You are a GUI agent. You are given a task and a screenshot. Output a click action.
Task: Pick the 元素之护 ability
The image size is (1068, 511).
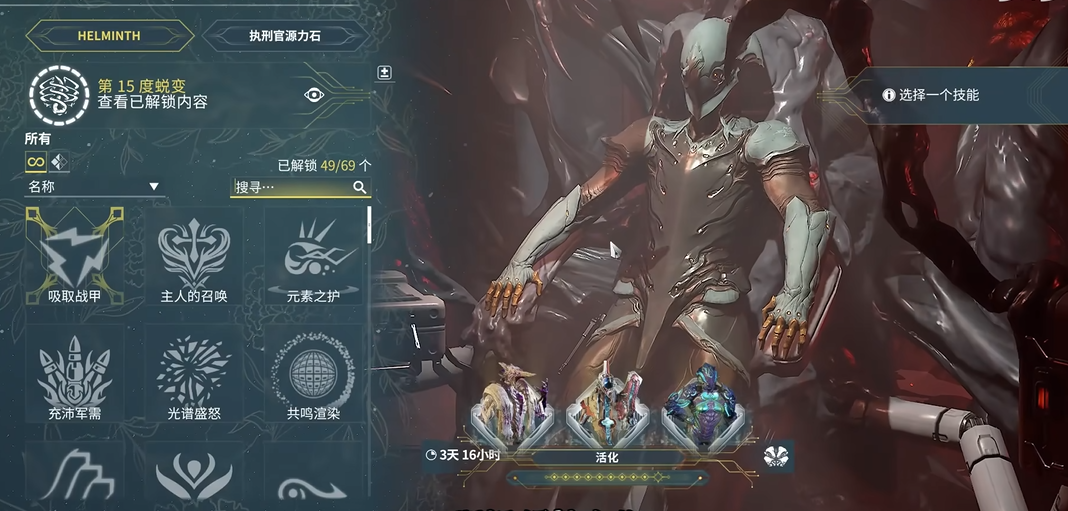coord(313,256)
